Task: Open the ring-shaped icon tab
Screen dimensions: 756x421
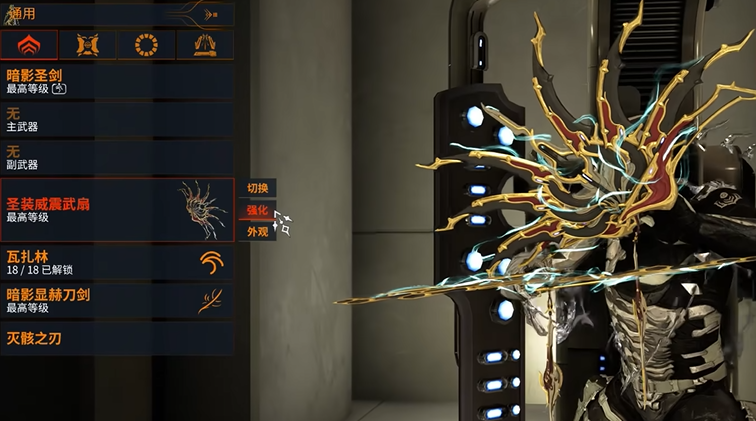Action: click(x=146, y=45)
